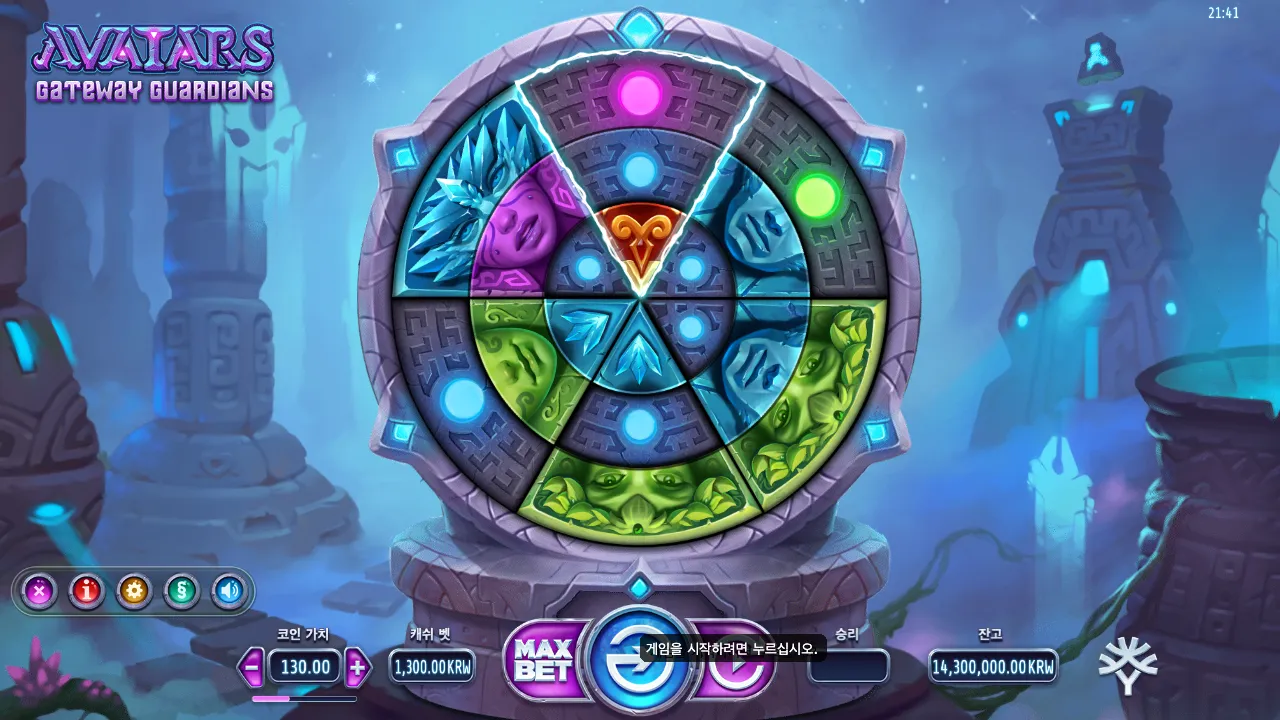The image size is (1280, 720).
Task: Open the settings gear icon
Action: 133,591
